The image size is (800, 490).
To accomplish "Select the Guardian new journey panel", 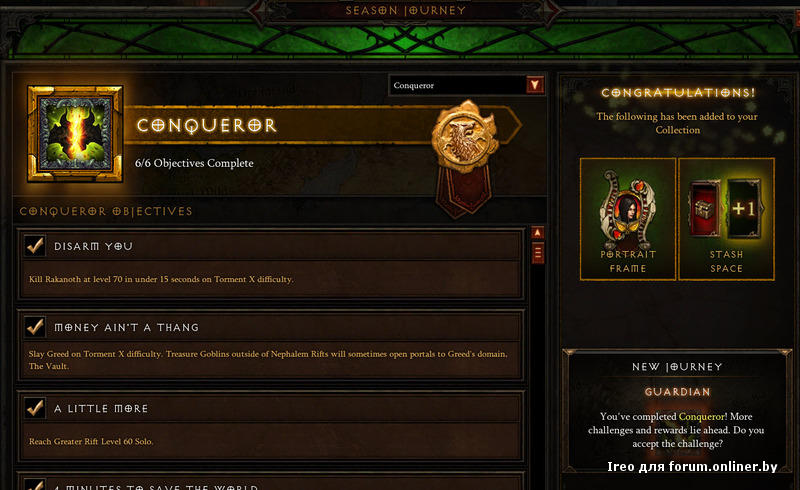I will 677,410.
